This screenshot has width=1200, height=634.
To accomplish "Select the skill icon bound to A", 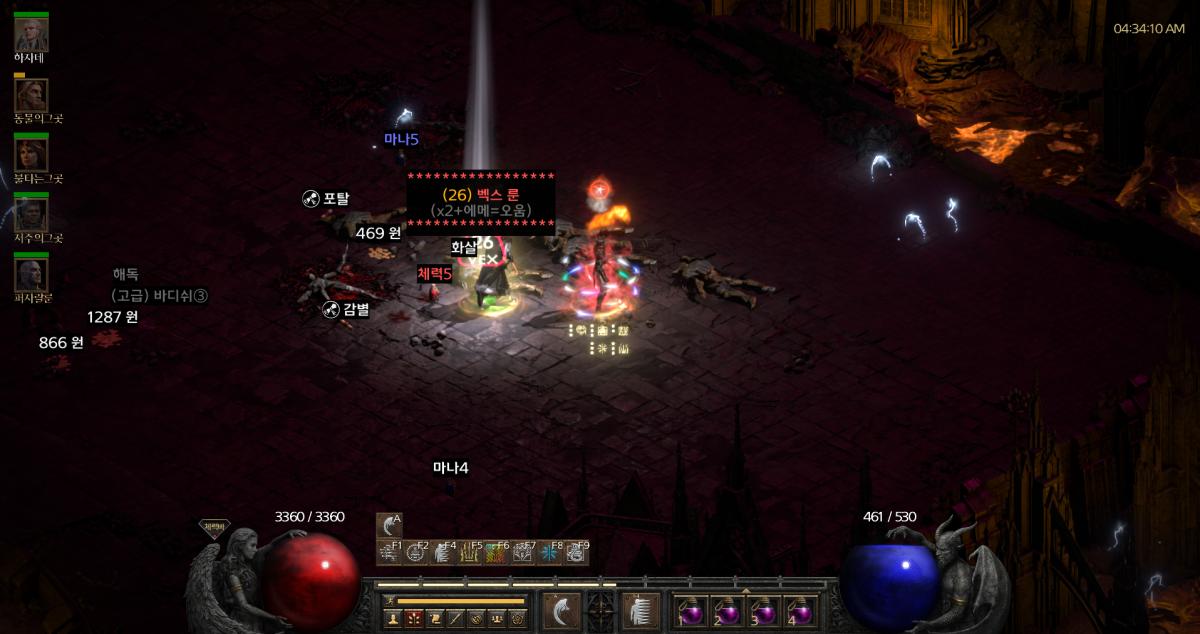I will pyautogui.click(x=389, y=526).
